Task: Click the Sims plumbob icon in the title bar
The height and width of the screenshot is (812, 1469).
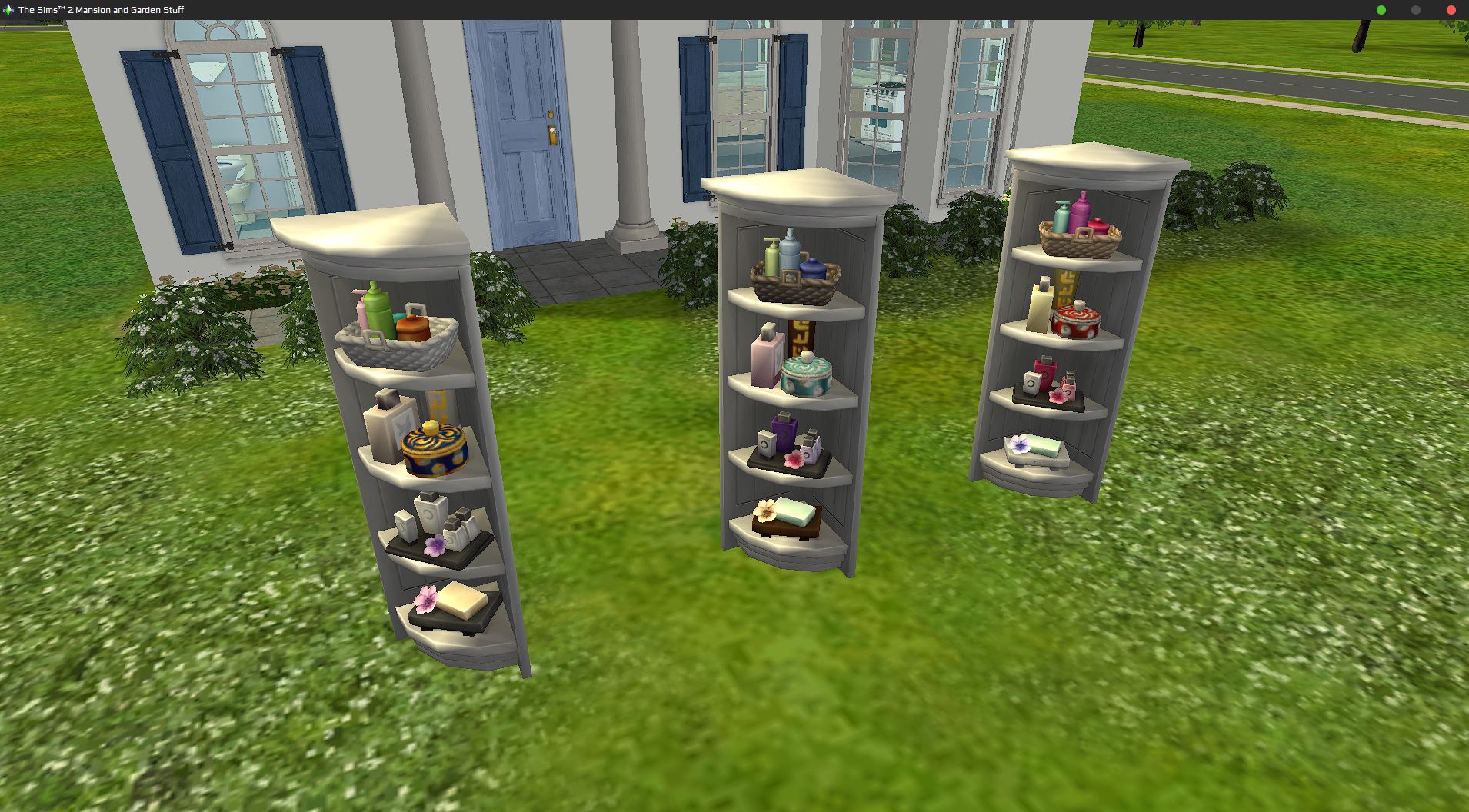Action: (8, 10)
